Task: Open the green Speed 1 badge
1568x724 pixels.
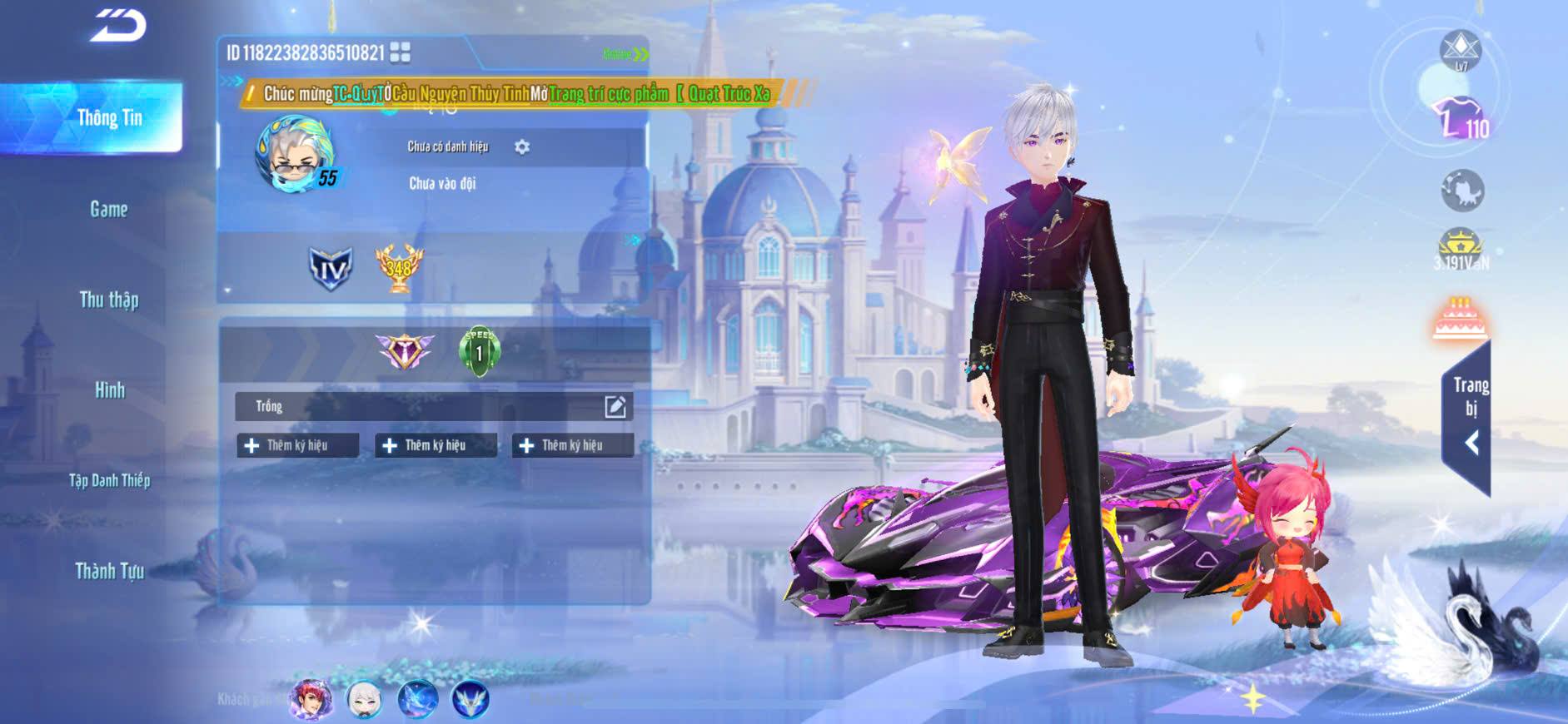Action: pyautogui.click(x=479, y=350)
